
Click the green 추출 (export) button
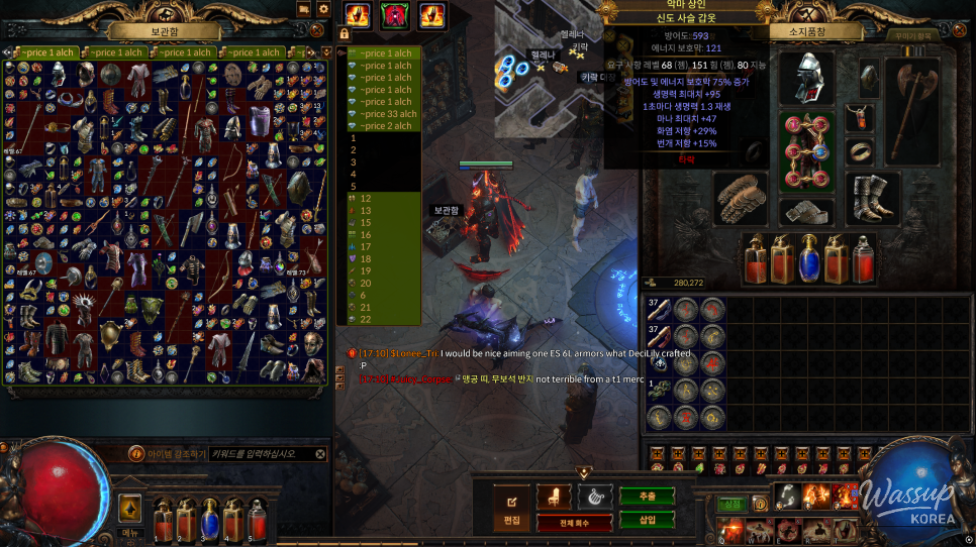647,496
